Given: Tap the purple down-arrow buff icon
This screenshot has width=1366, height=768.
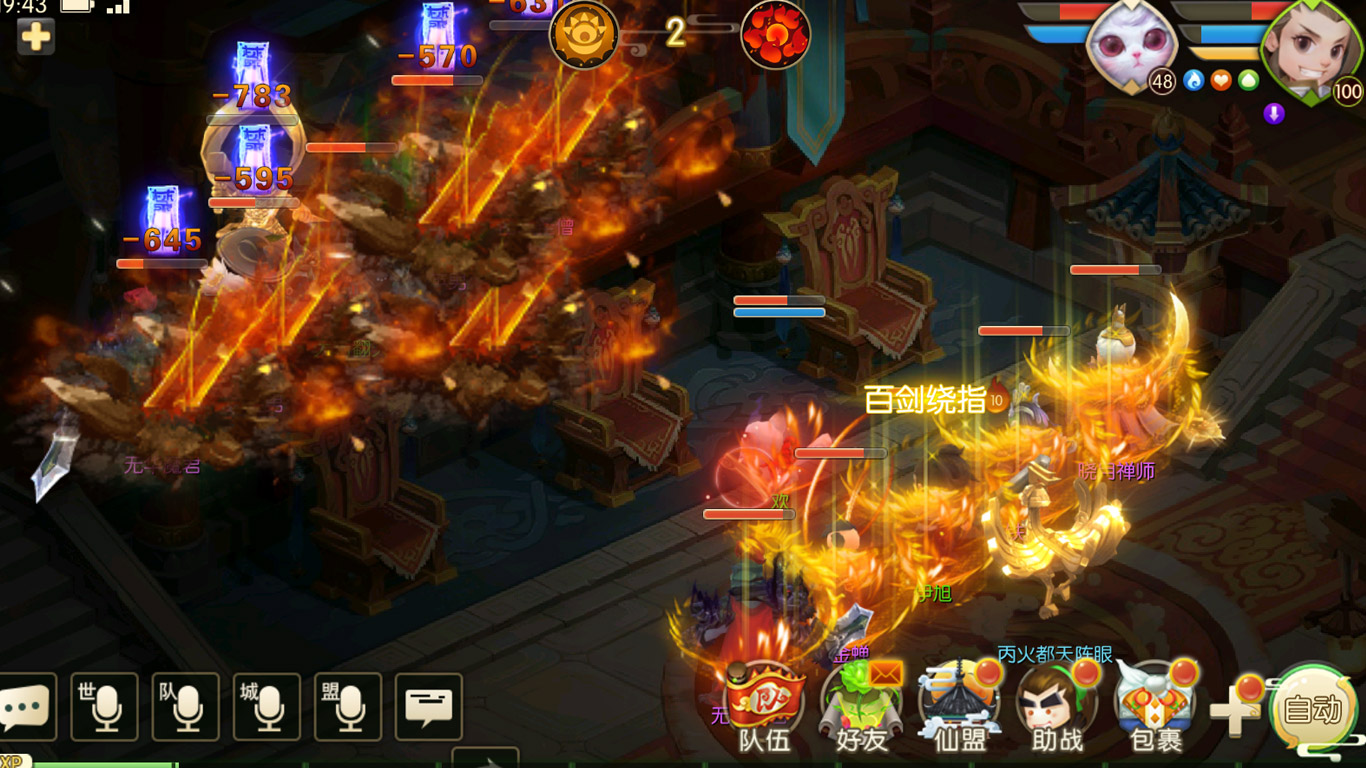Looking at the screenshot, I should pos(1273,113).
